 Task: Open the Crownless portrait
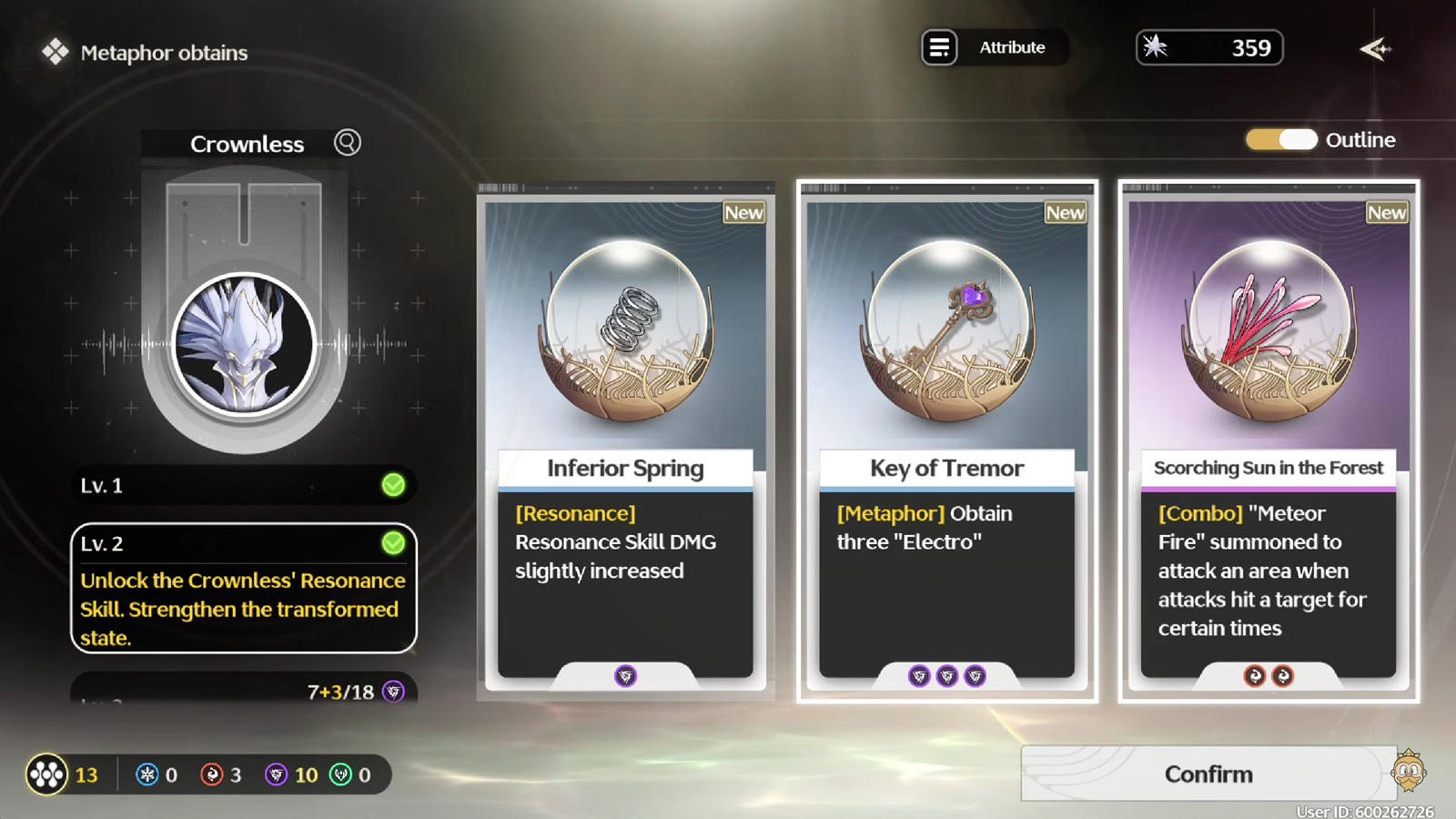tap(244, 345)
